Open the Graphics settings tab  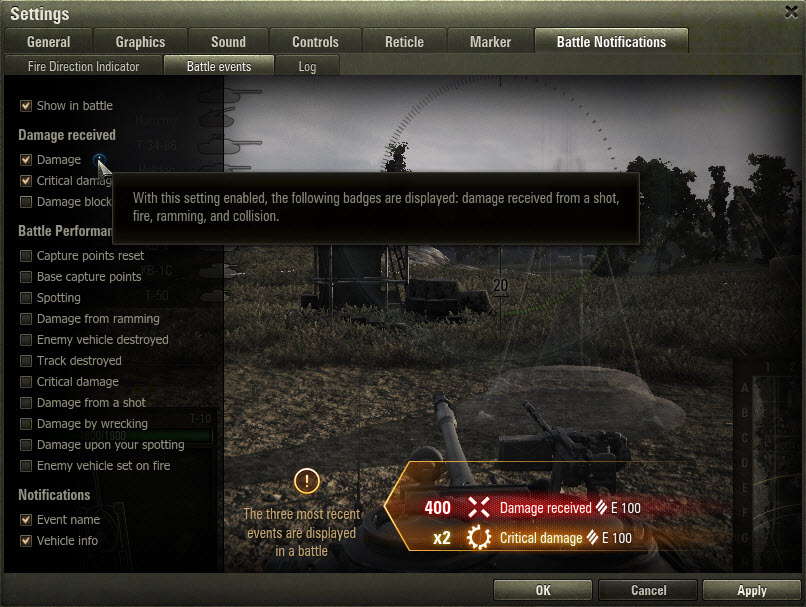click(140, 42)
